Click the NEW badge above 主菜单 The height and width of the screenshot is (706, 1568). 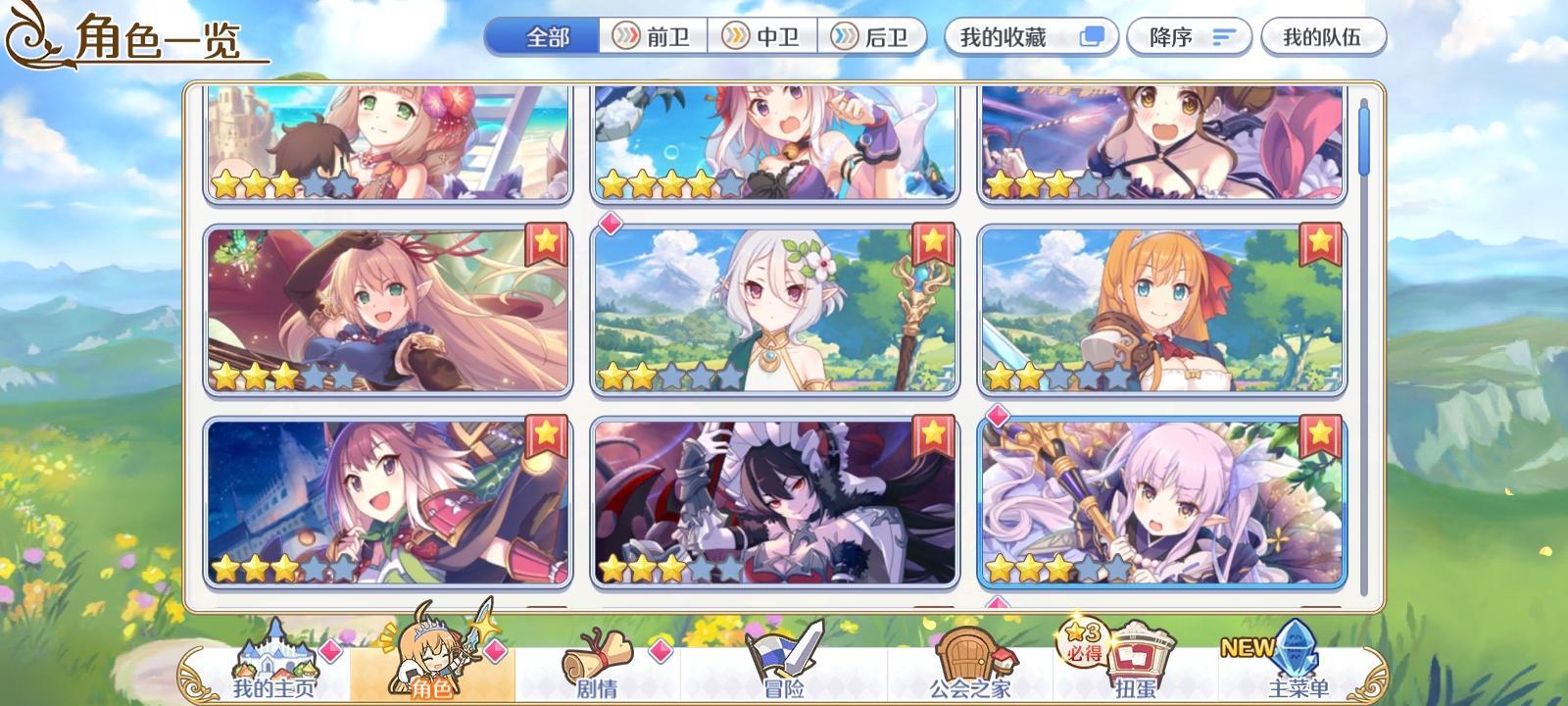coord(1247,649)
